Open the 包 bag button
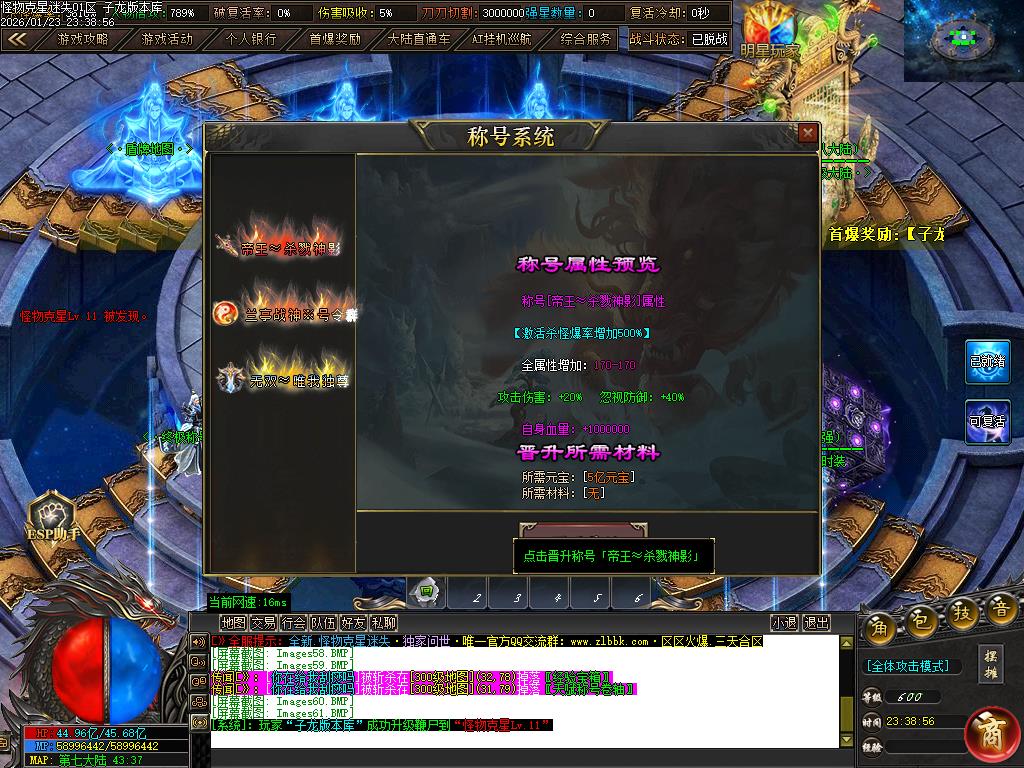The height and width of the screenshot is (768, 1024). [921, 623]
